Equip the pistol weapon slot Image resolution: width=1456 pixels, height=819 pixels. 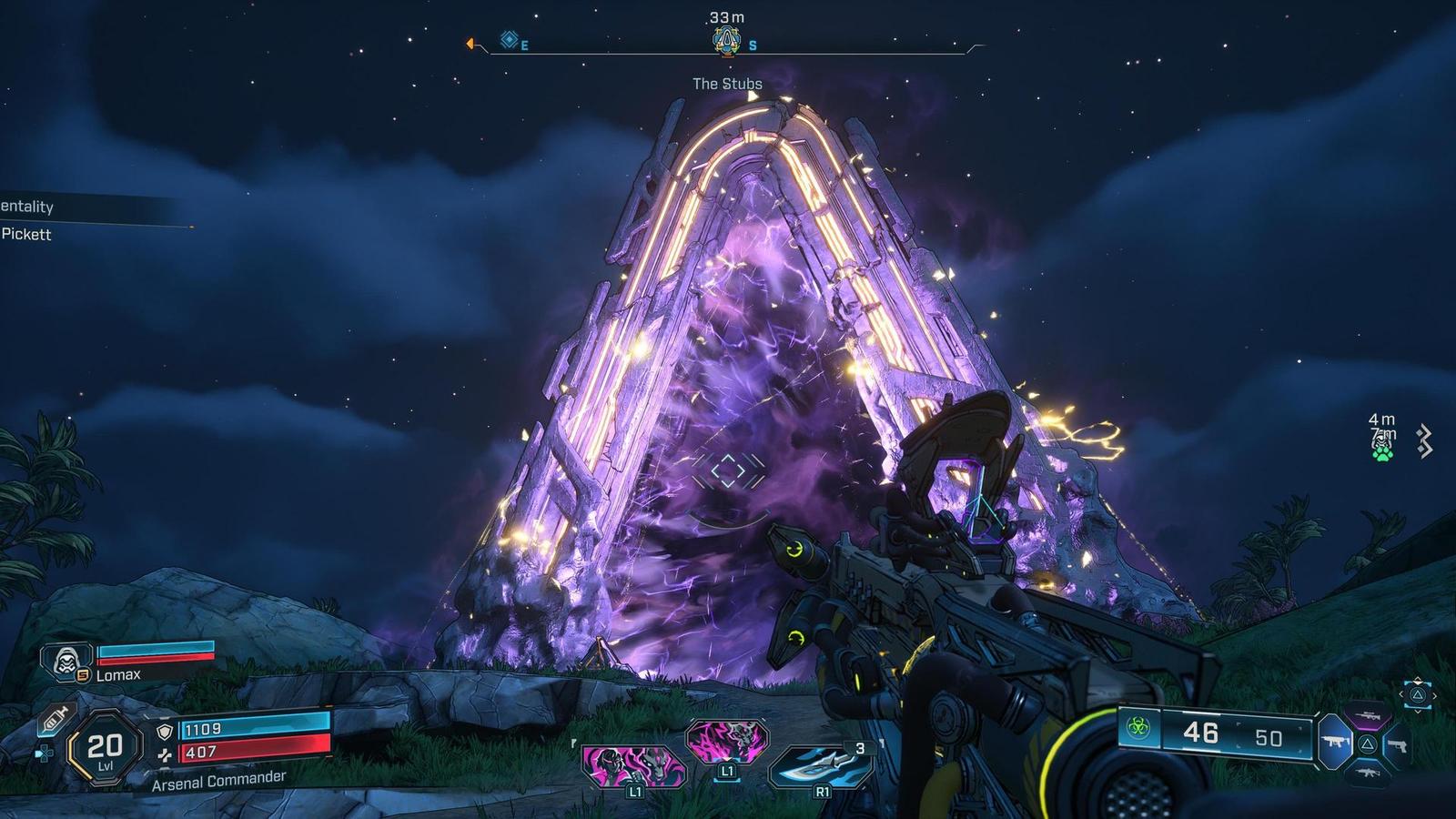pyautogui.click(x=1398, y=745)
